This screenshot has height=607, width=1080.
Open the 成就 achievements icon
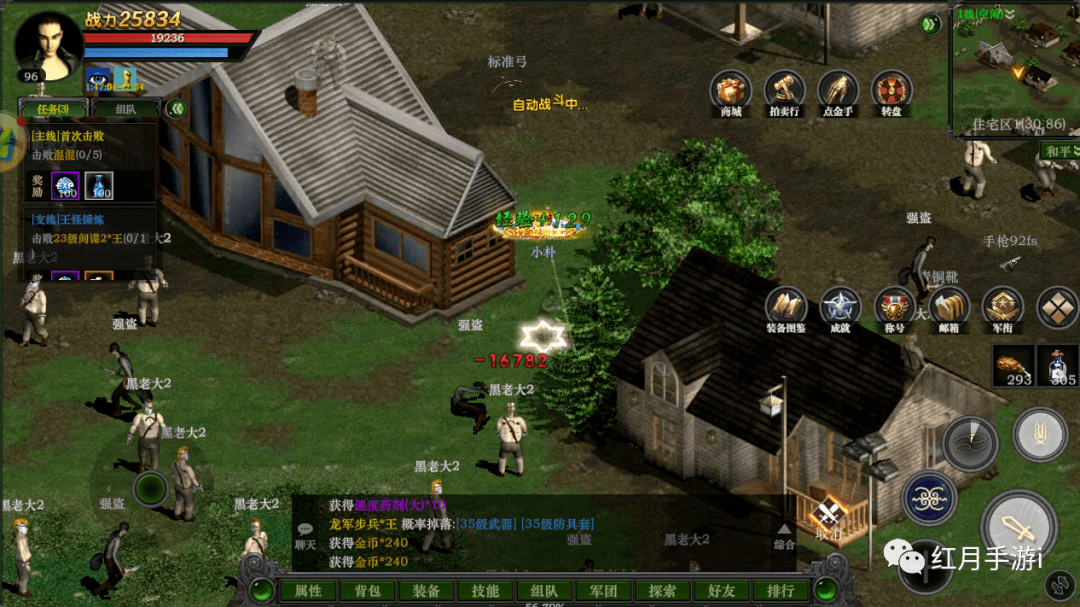click(x=840, y=308)
